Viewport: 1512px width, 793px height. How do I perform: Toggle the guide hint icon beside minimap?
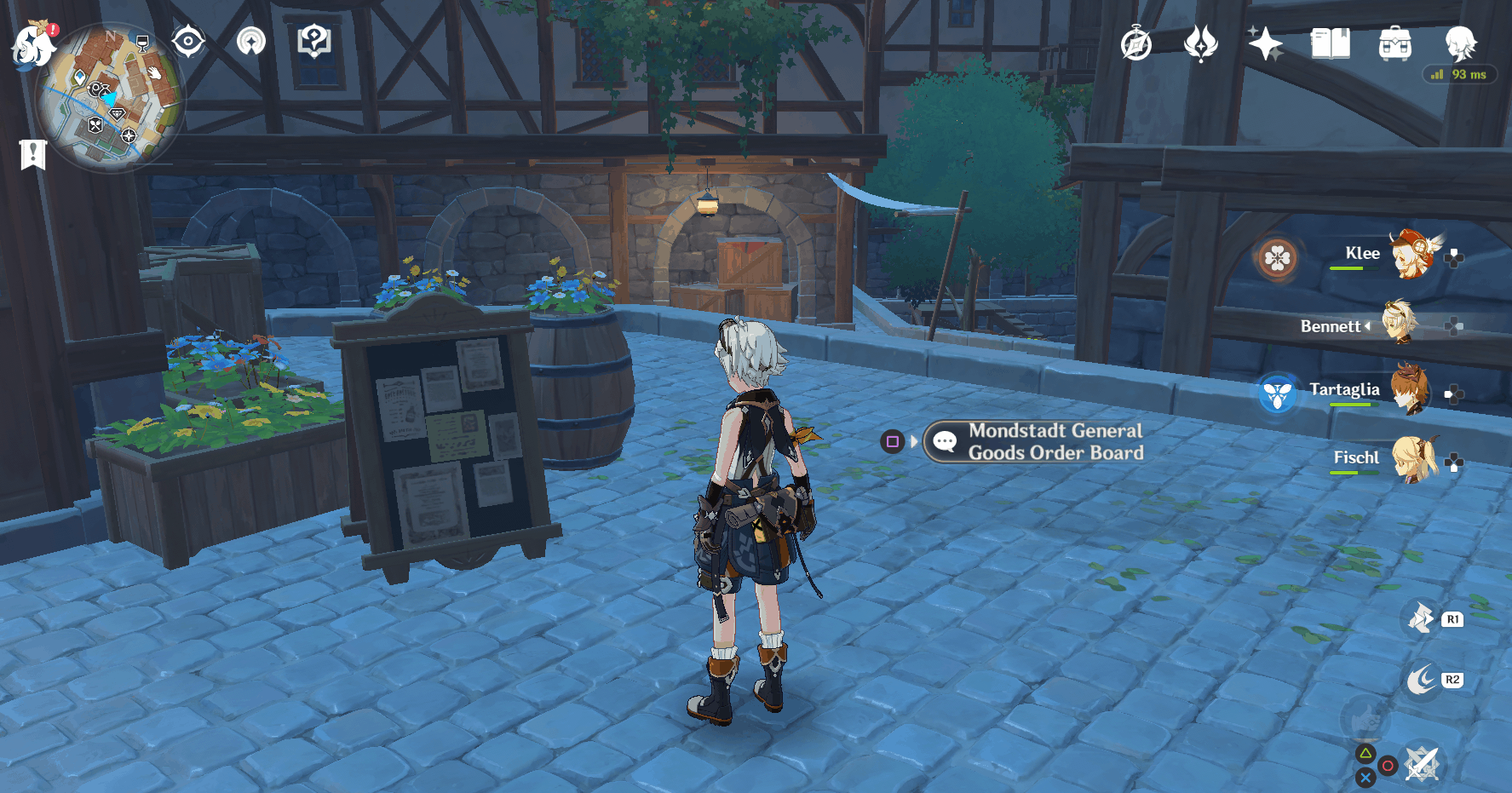coord(313,40)
